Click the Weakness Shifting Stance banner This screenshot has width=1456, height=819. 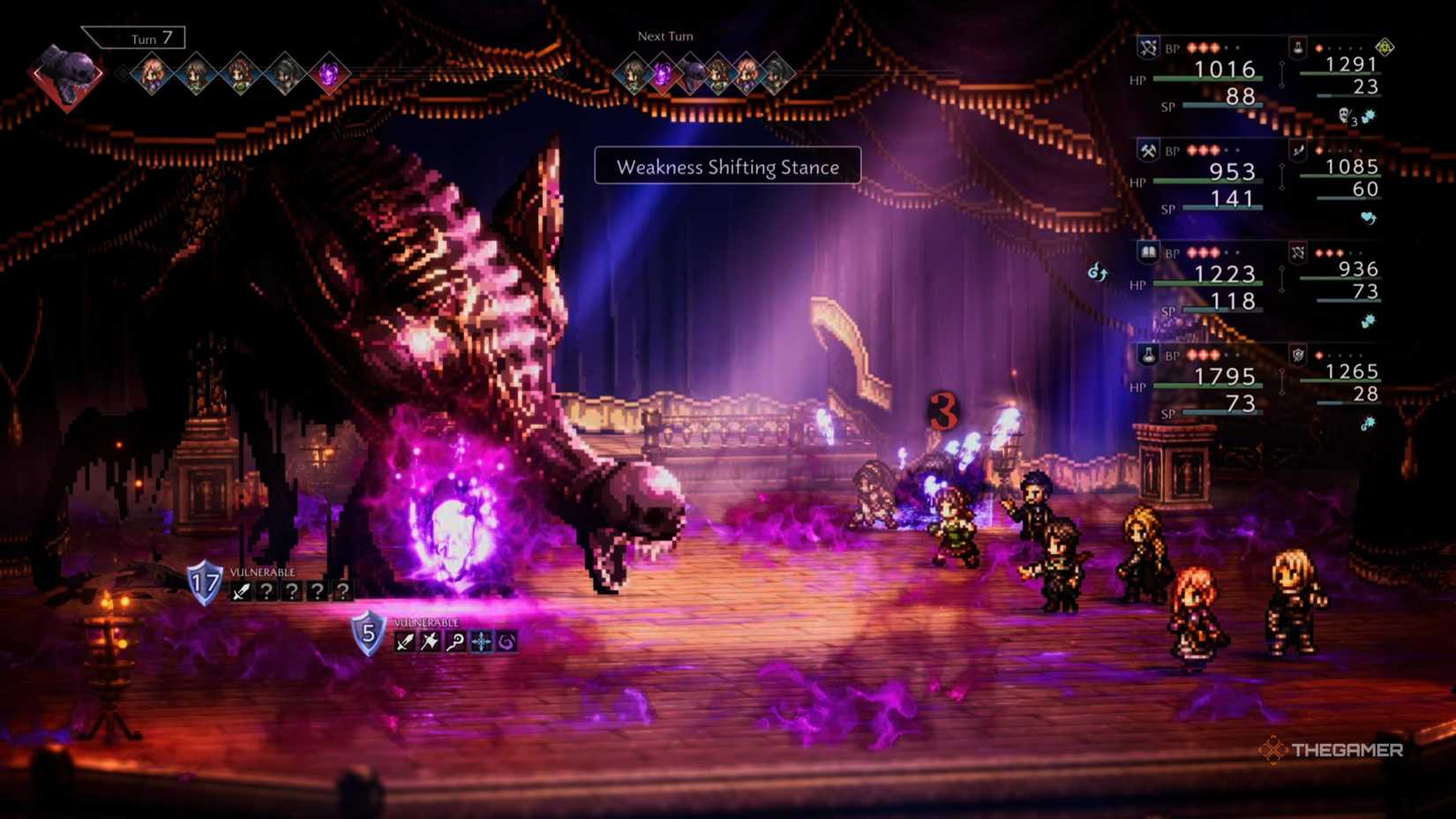point(726,167)
